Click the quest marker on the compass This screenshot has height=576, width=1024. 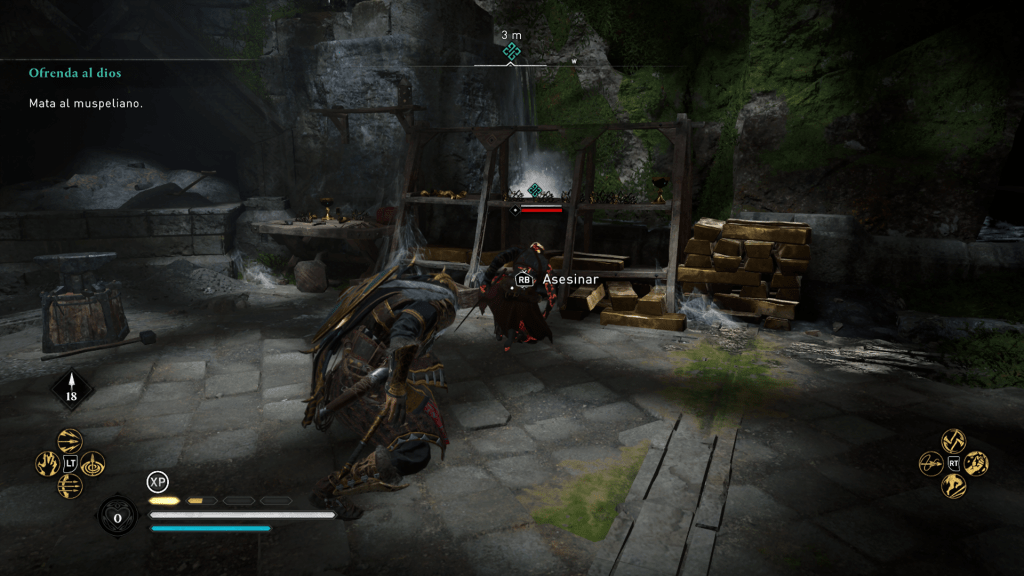tap(512, 51)
